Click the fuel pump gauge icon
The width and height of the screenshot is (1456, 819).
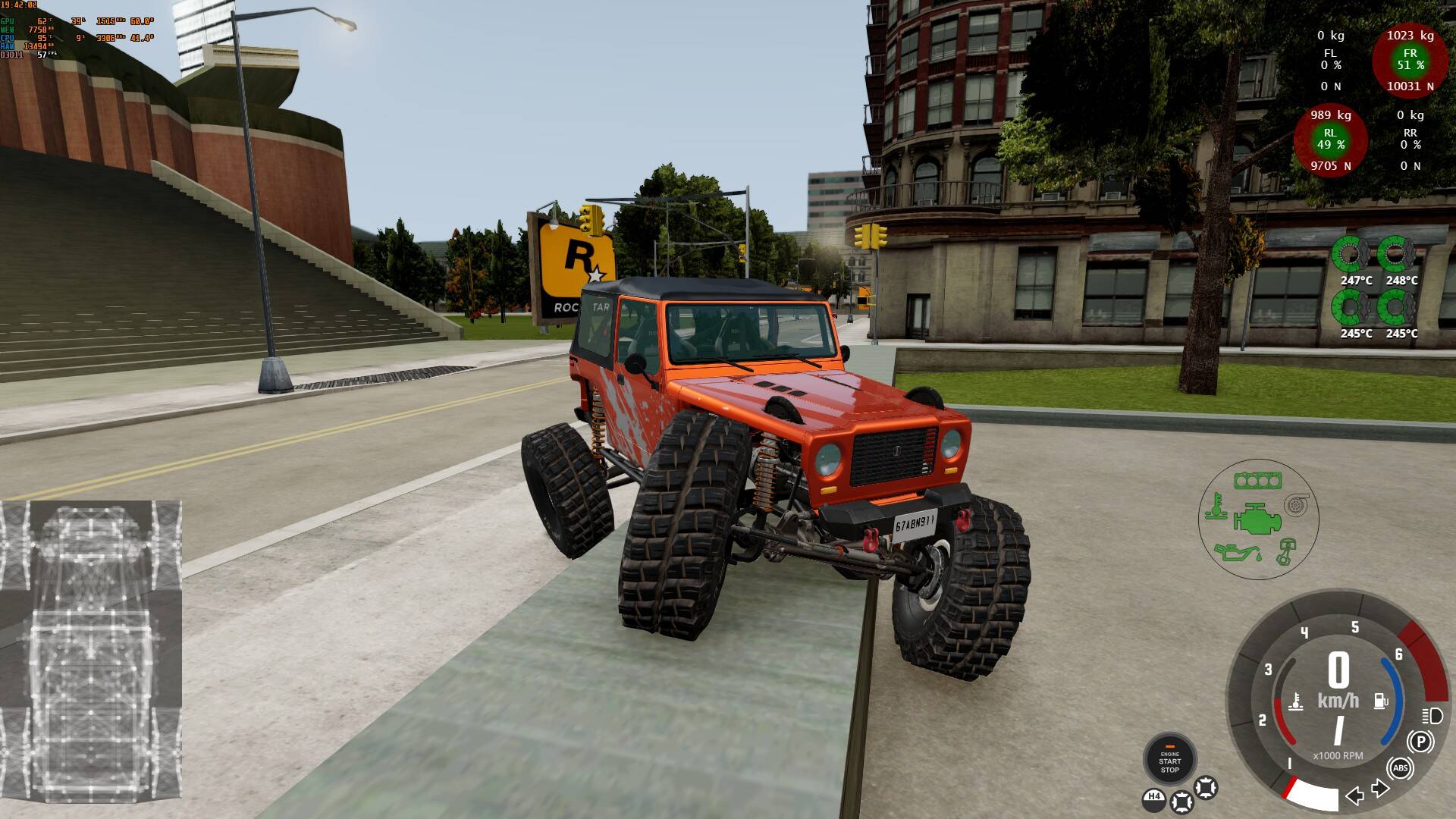(x=1381, y=701)
